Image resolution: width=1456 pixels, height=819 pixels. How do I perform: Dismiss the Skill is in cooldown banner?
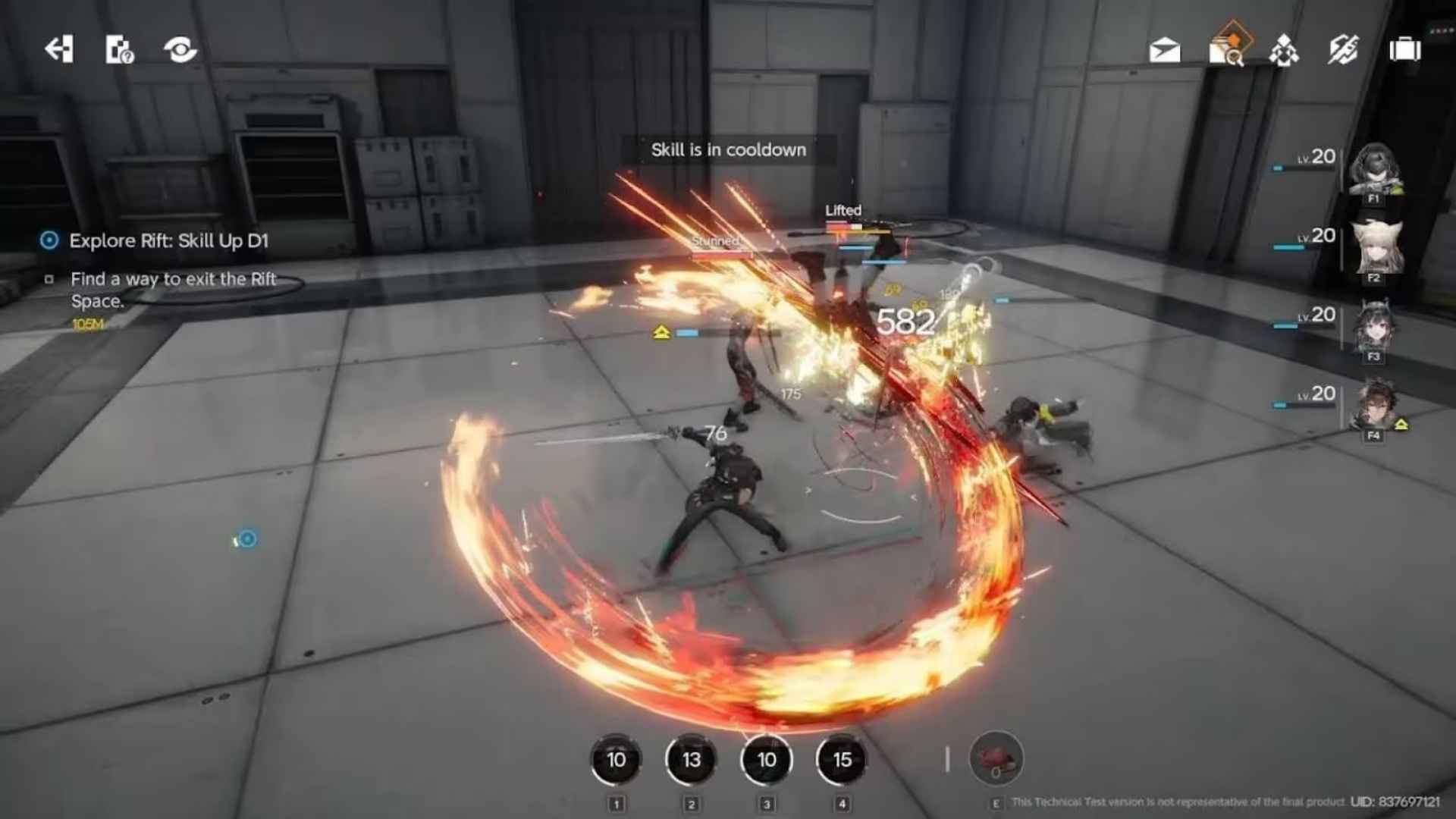pyautogui.click(x=727, y=150)
